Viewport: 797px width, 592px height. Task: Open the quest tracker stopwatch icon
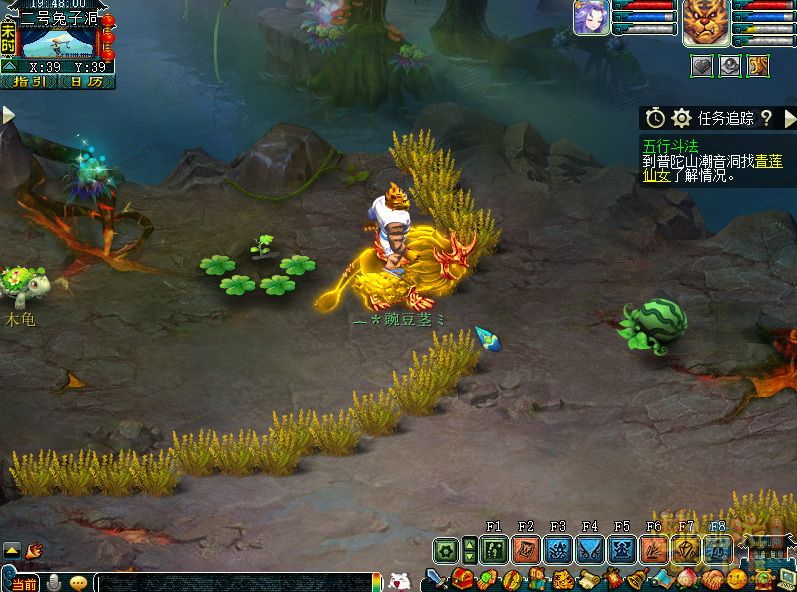click(x=655, y=118)
